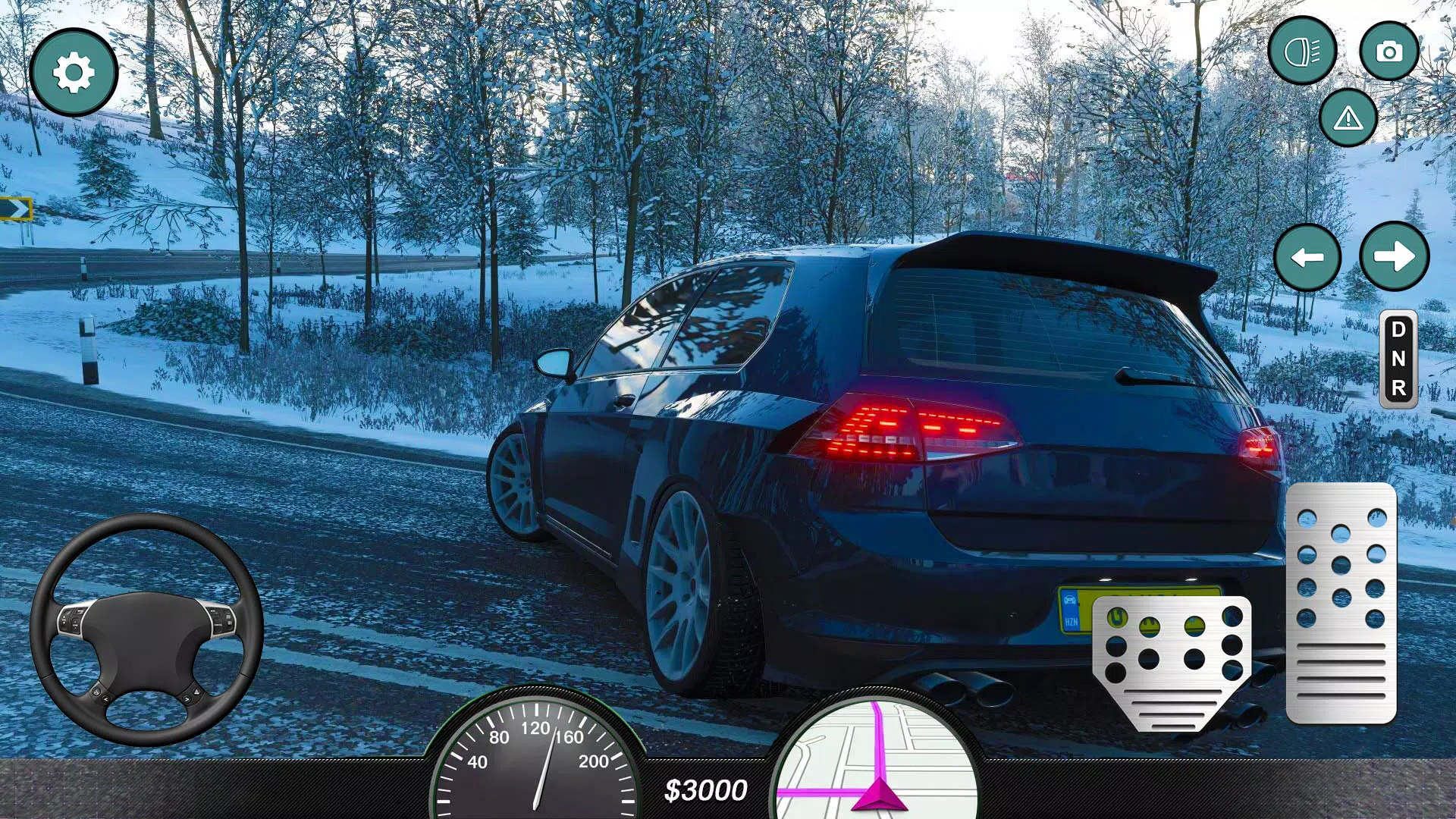Image resolution: width=1456 pixels, height=819 pixels.
Task: Switch the headlight beam on
Action: (x=1303, y=52)
